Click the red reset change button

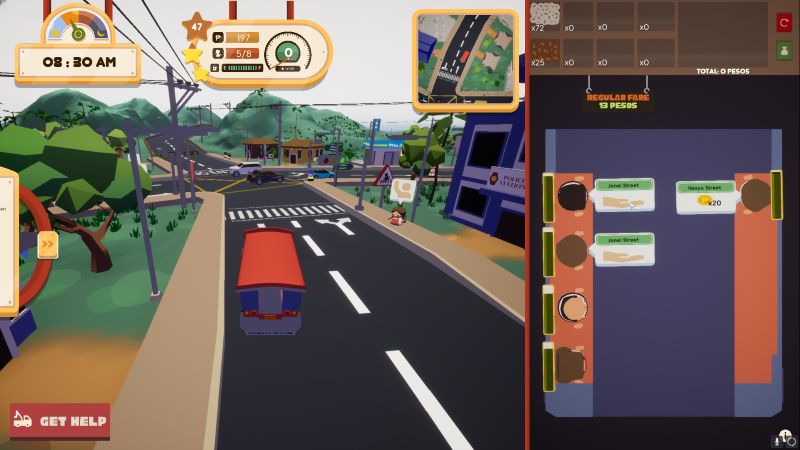pos(784,22)
